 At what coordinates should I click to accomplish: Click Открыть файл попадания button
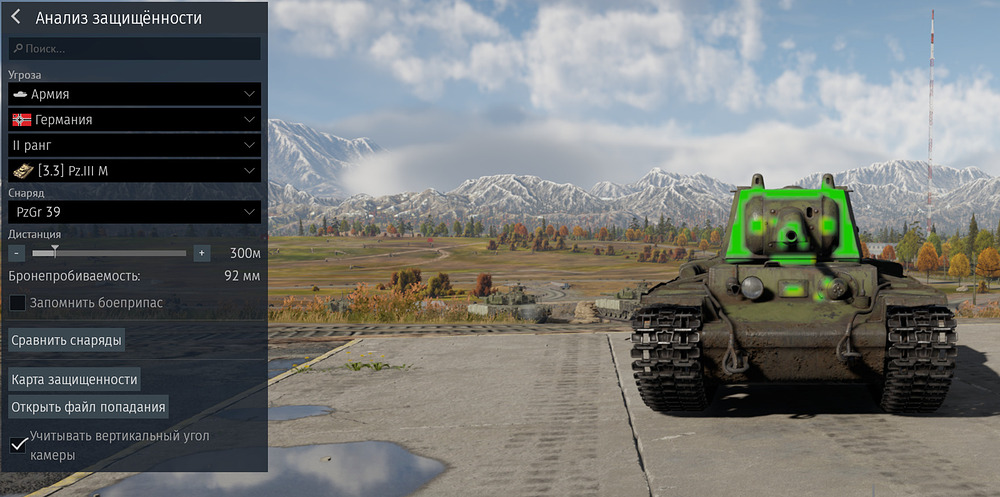pyautogui.click(x=88, y=407)
